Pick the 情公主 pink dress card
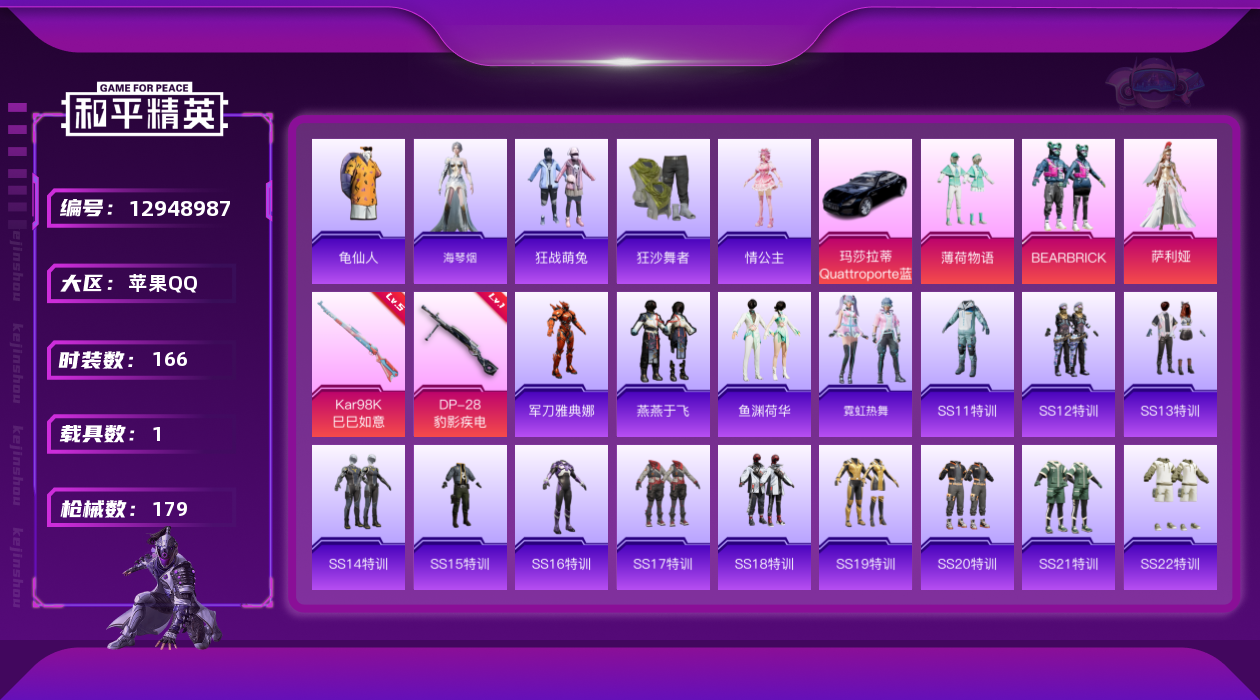1260x700 pixels. click(764, 211)
